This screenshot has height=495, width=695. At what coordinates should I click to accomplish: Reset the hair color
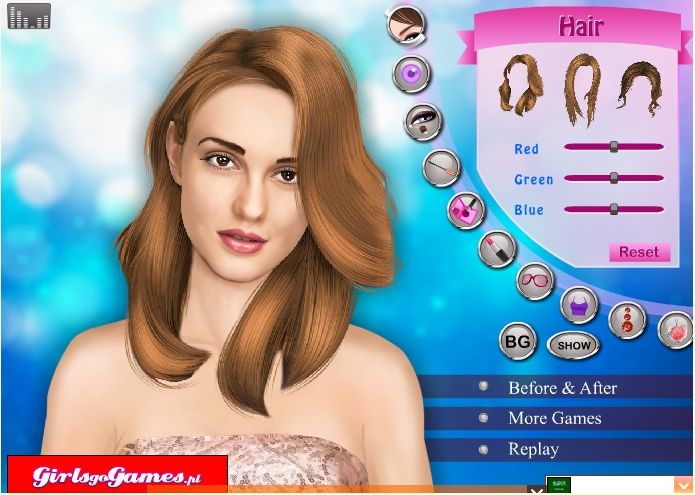coord(638,252)
